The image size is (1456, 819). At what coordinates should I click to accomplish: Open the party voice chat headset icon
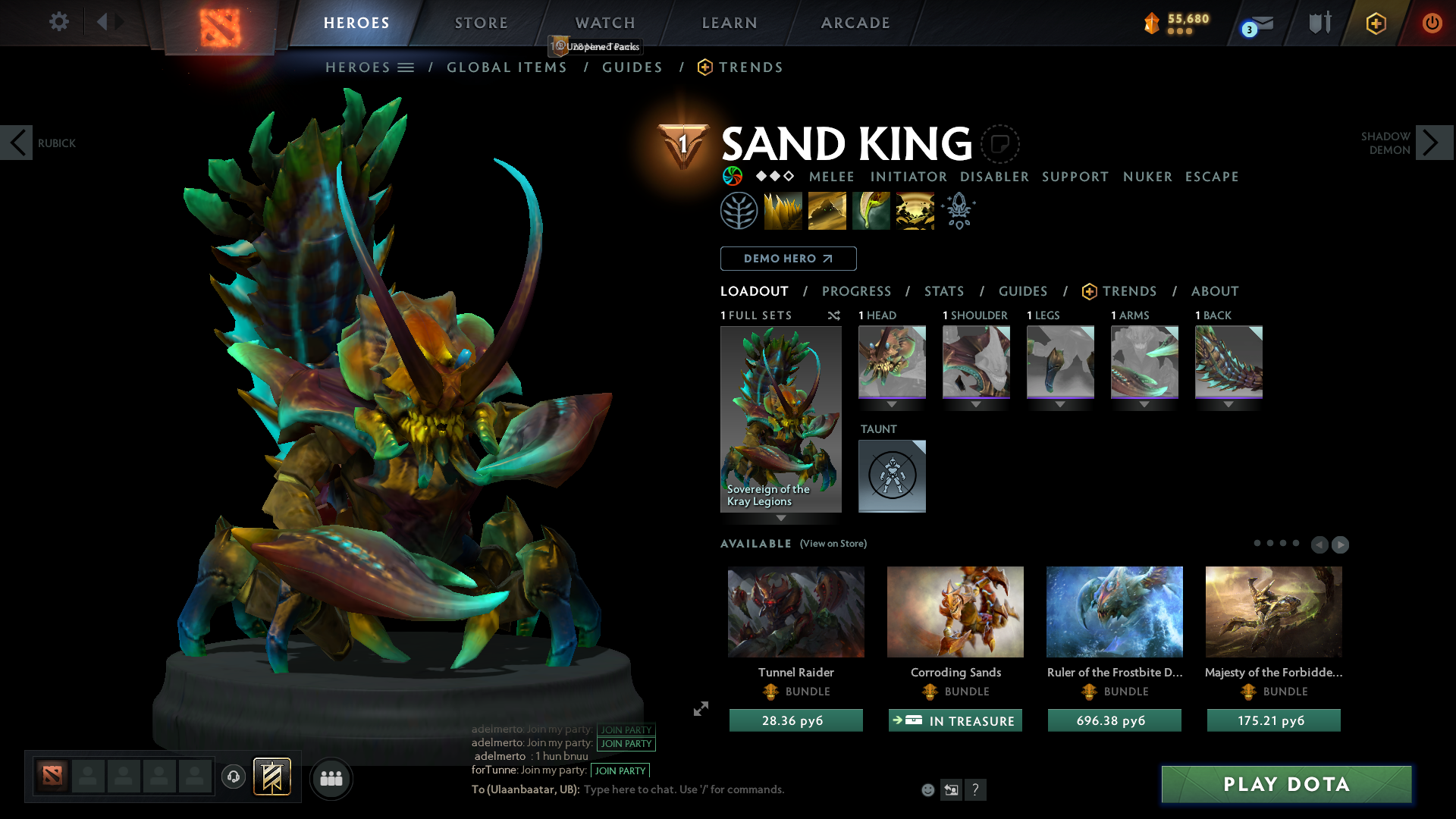point(233,777)
